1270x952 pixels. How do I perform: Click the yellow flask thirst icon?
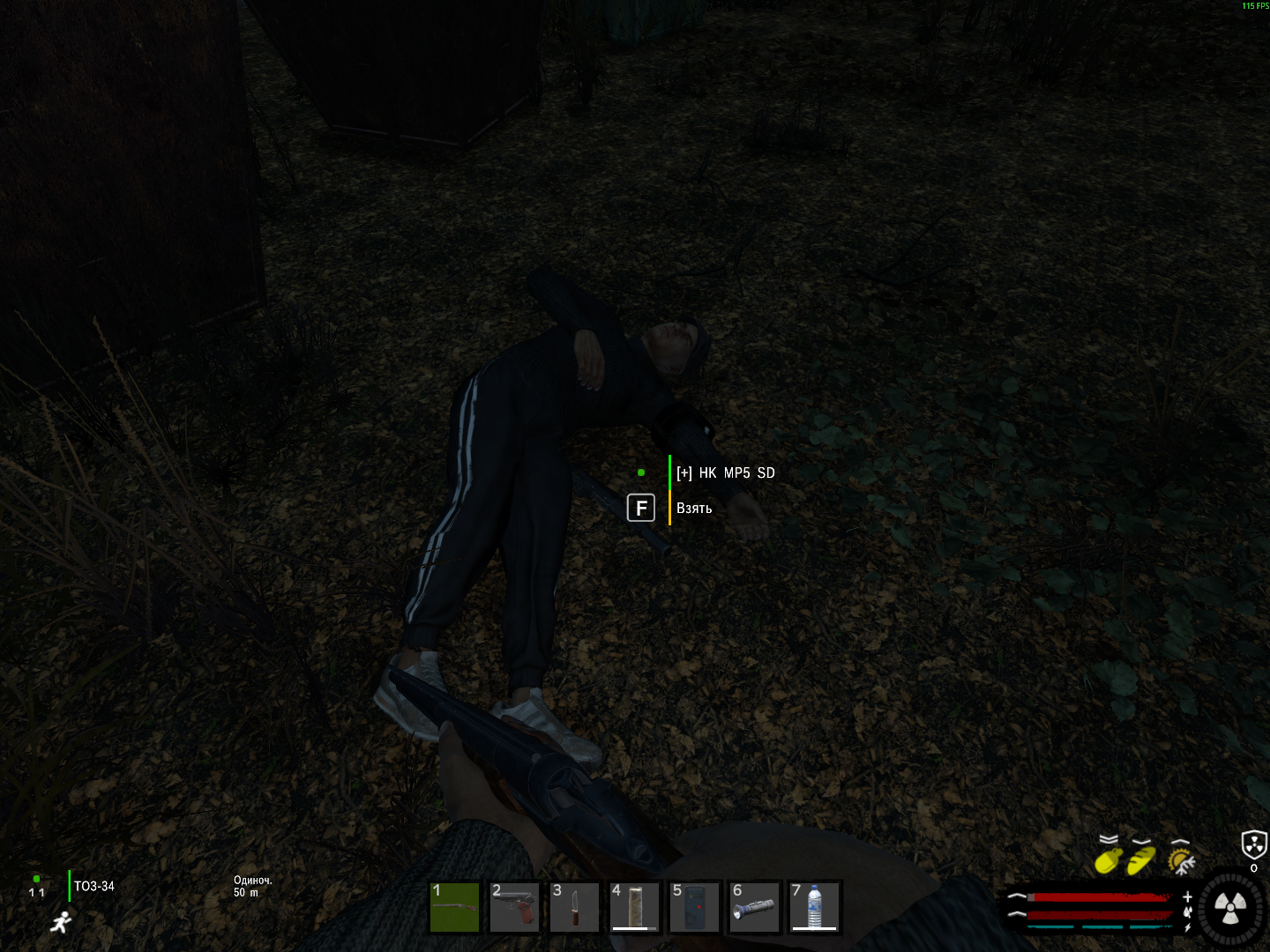pos(1109,859)
